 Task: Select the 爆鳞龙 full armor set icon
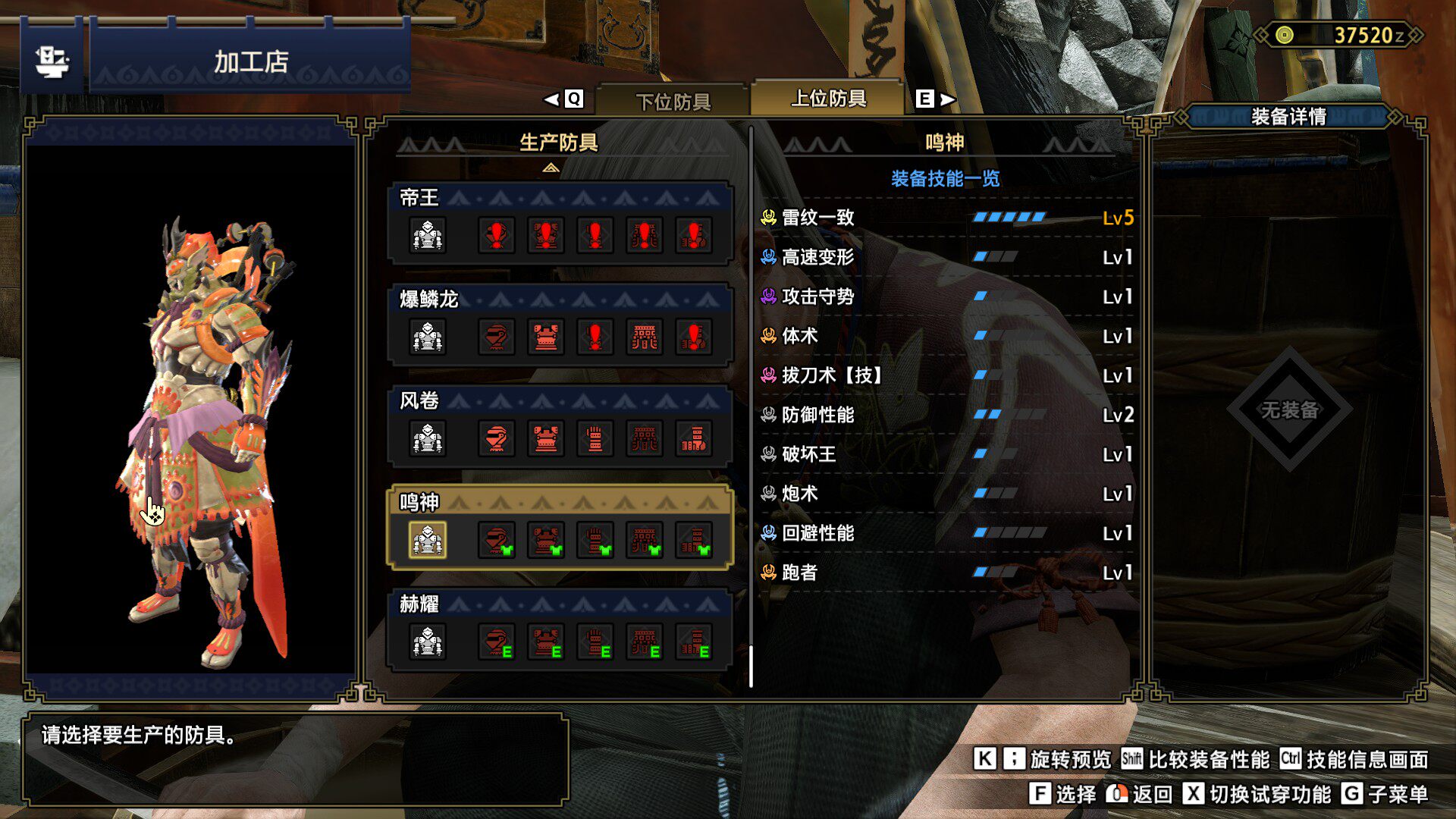tap(428, 337)
